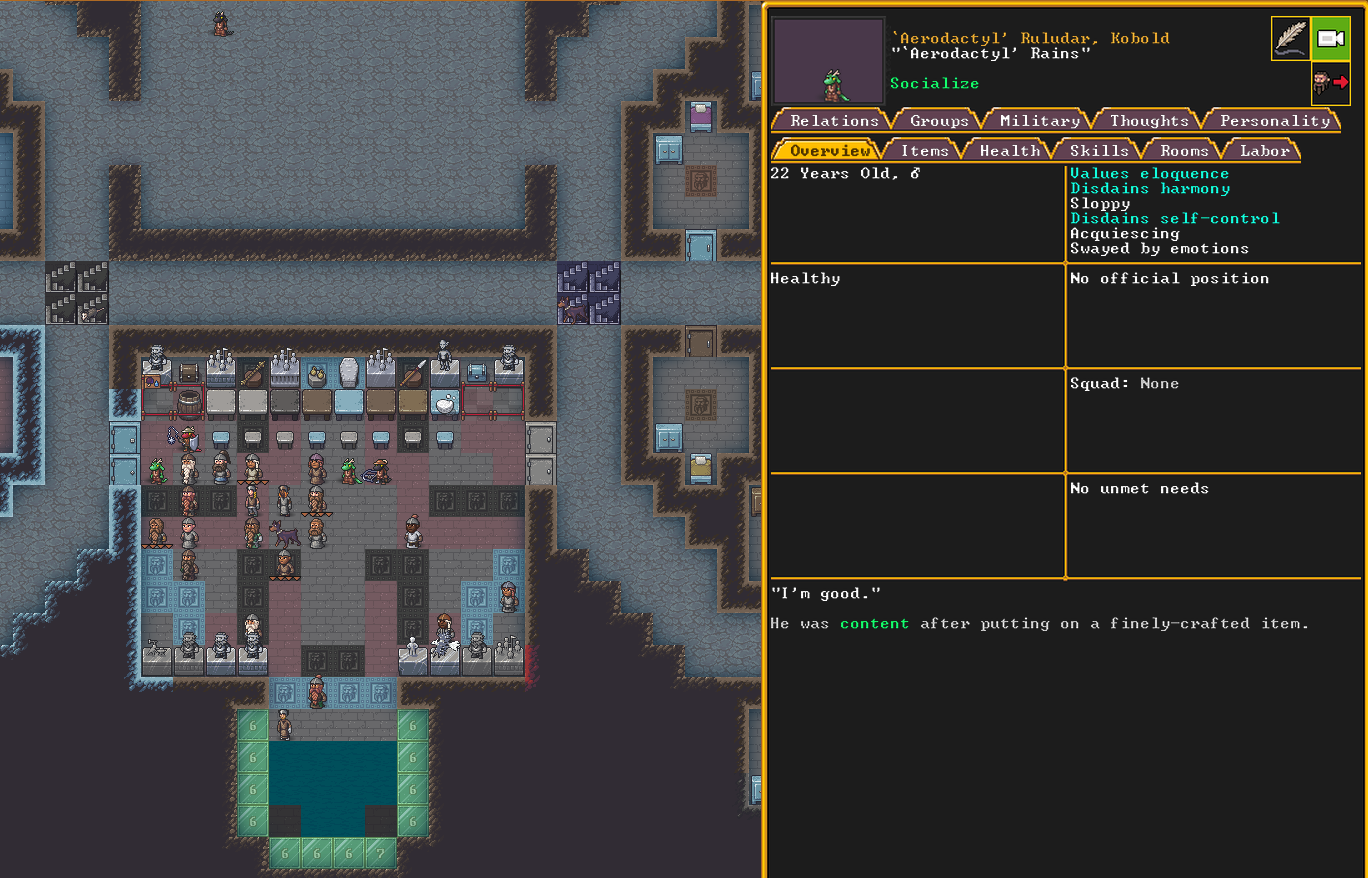Viewport: 1368px width, 878px height.
Task: Switch to the Items tab
Action: pos(924,150)
